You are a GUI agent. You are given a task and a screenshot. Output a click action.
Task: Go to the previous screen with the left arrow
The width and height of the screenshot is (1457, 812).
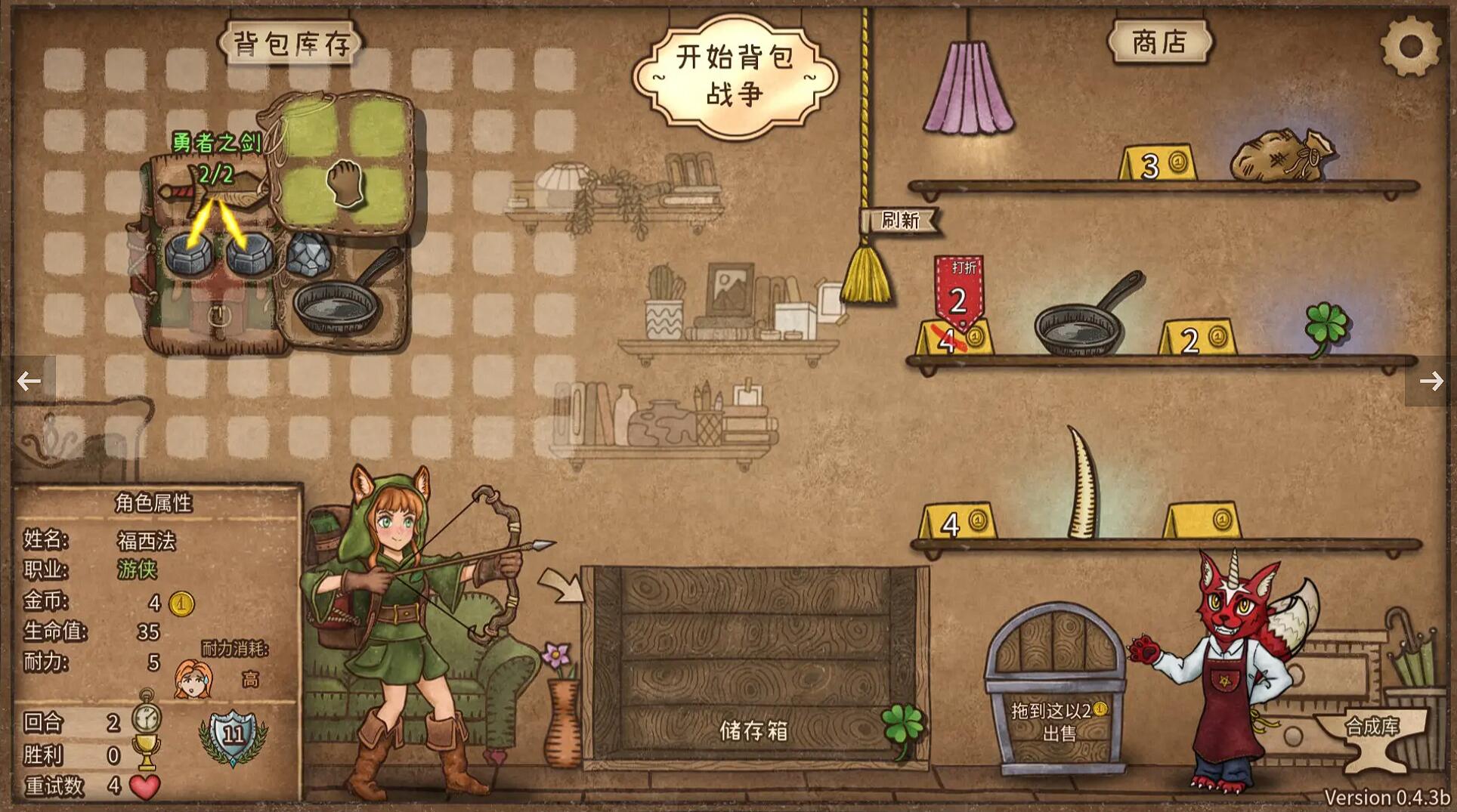click(29, 381)
